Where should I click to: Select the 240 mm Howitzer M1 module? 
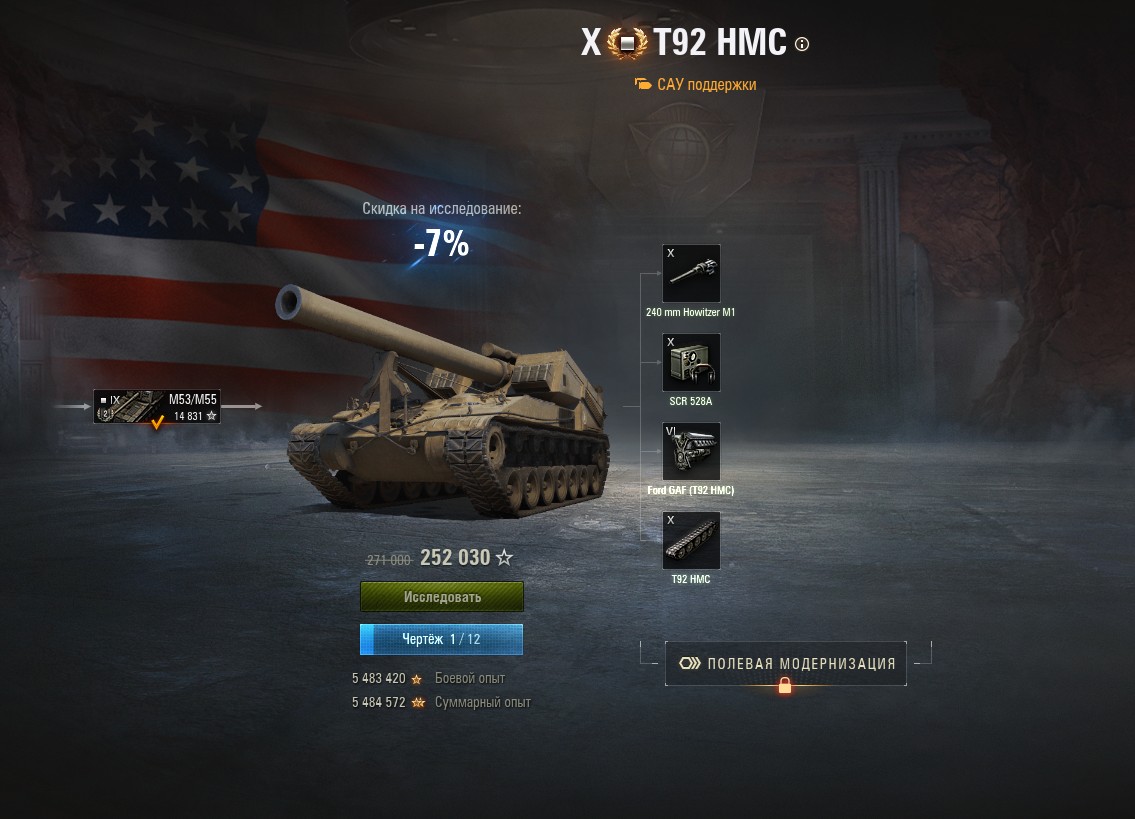coord(691,273)
